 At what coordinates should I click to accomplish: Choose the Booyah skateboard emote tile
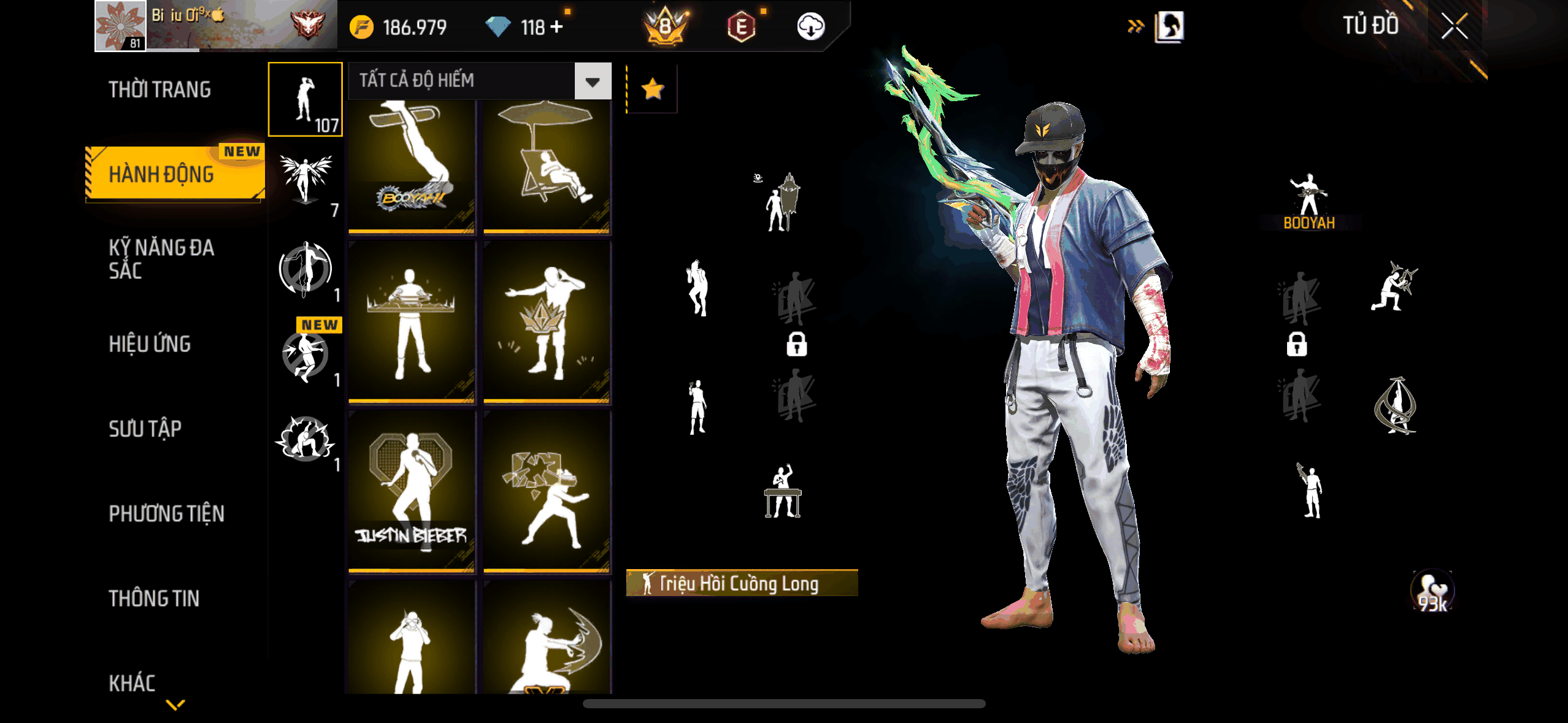point(412,166)
